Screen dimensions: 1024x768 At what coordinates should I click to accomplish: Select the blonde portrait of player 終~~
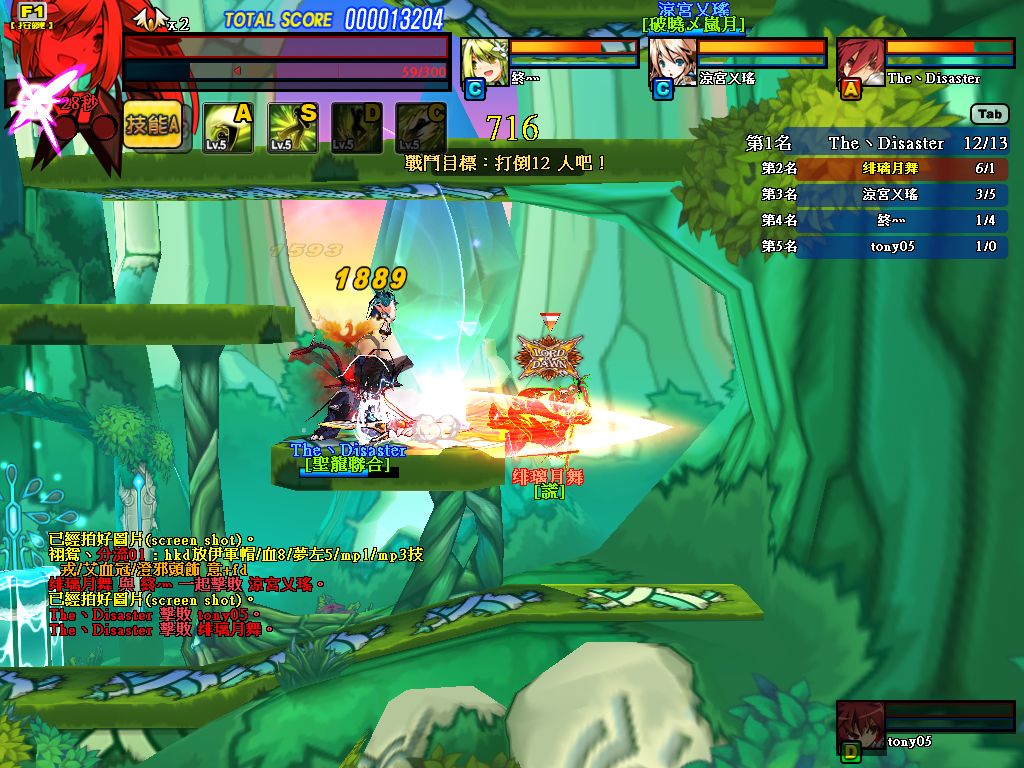(485, 62)
